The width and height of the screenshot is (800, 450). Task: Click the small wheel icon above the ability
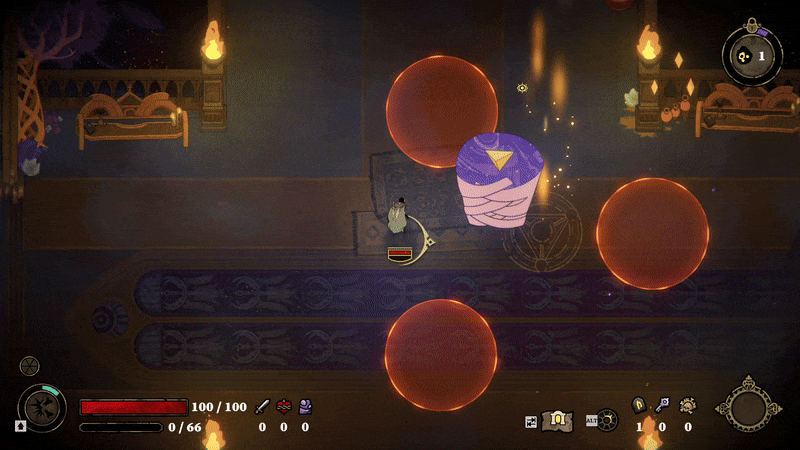coord(30,365)
